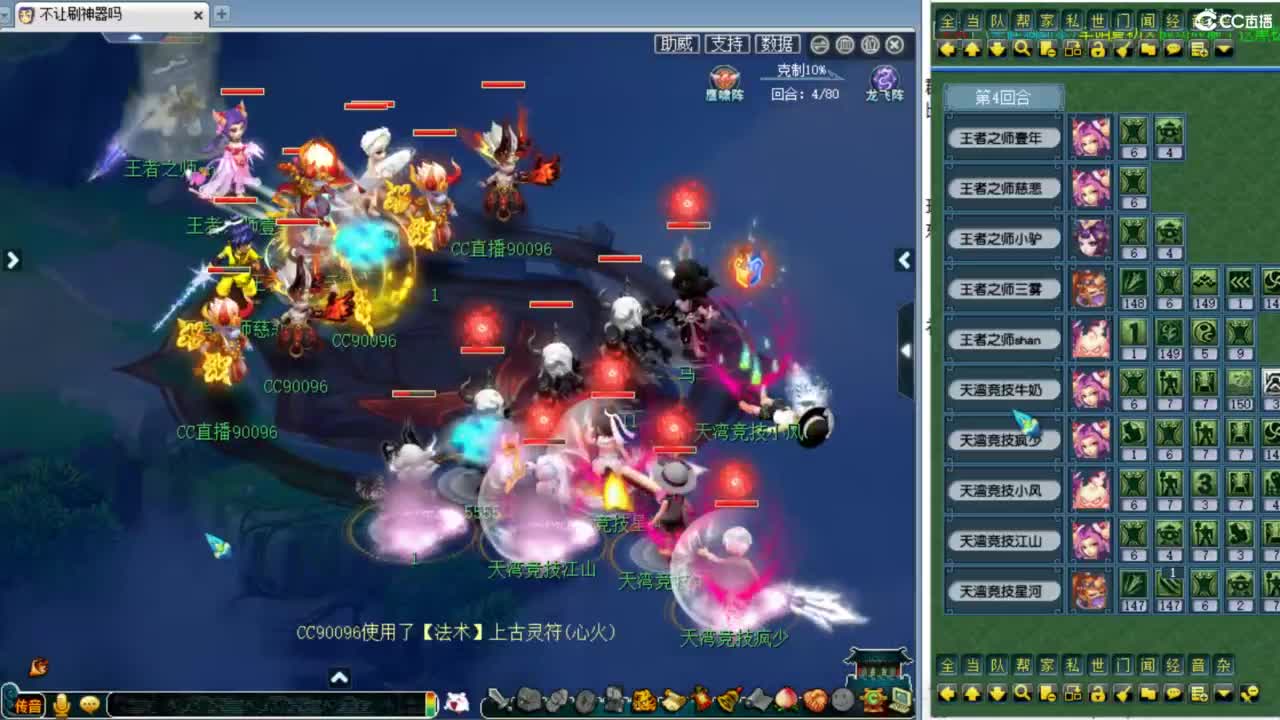The height and width of the screenshot is (720, 1280).
Task: Select the microphone icon next to 传音
Action: (62, 702)
